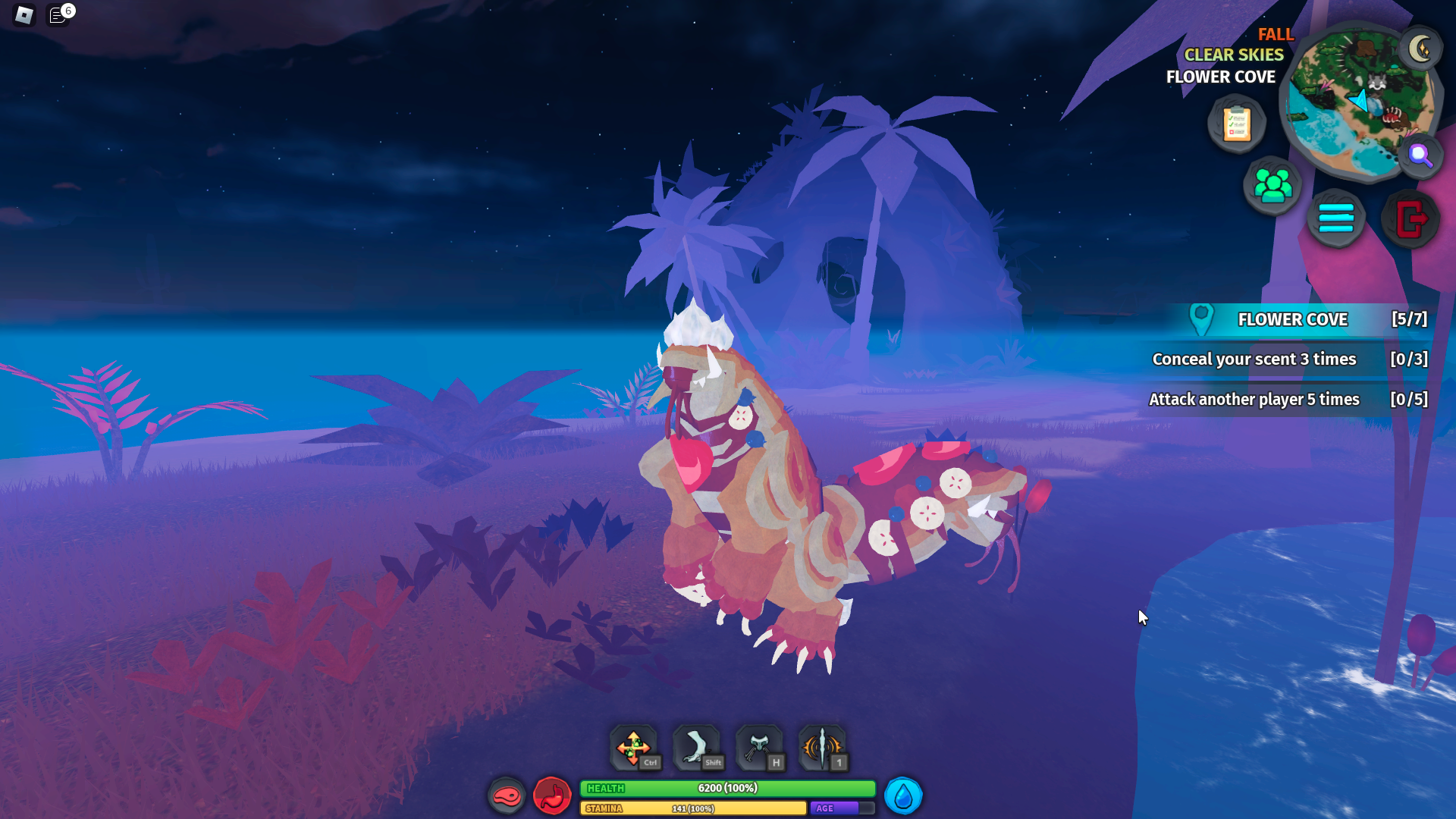Screen dimensions: 1456x819
Task: Open the clipboard missions checklist
Action: pos(1237,124)
